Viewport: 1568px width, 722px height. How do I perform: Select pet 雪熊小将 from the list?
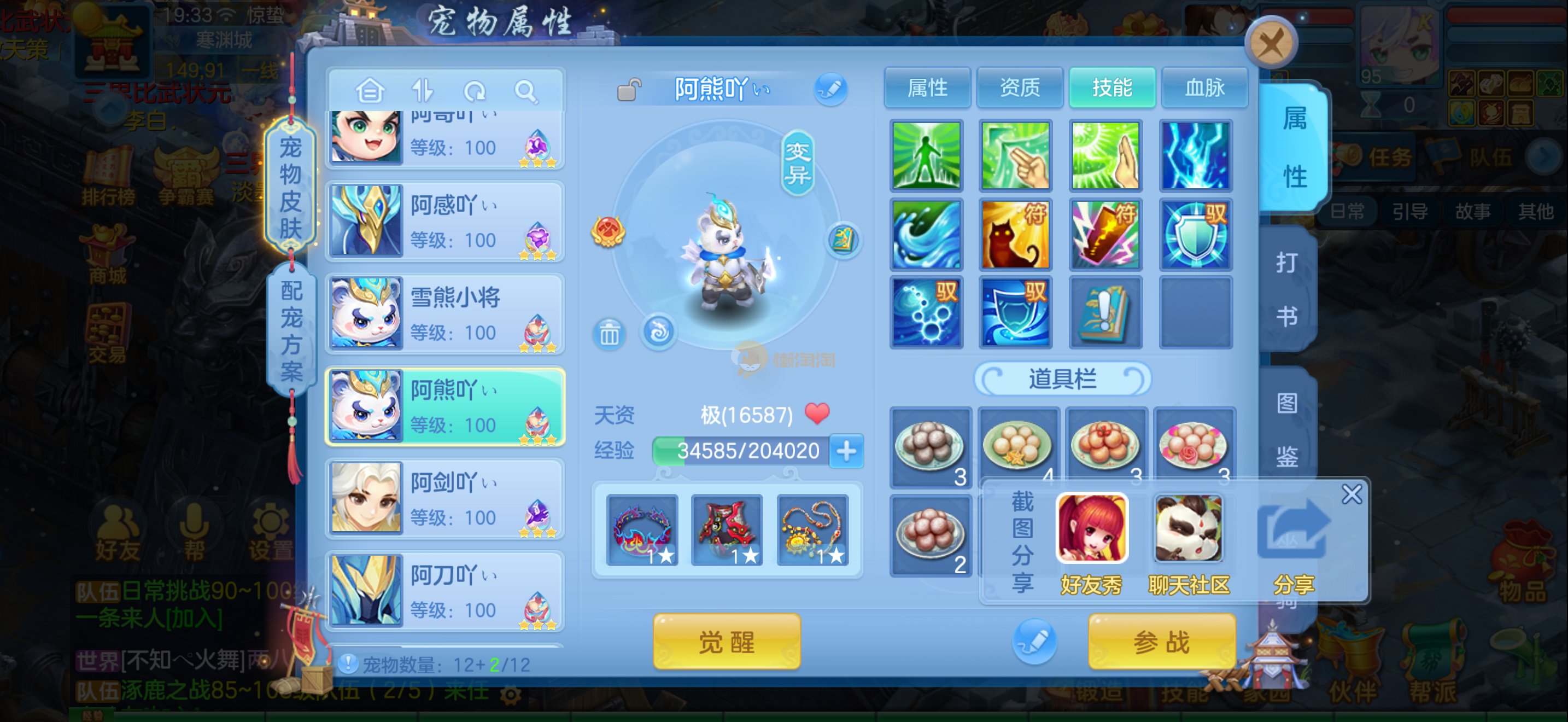[x=445, y=314]
